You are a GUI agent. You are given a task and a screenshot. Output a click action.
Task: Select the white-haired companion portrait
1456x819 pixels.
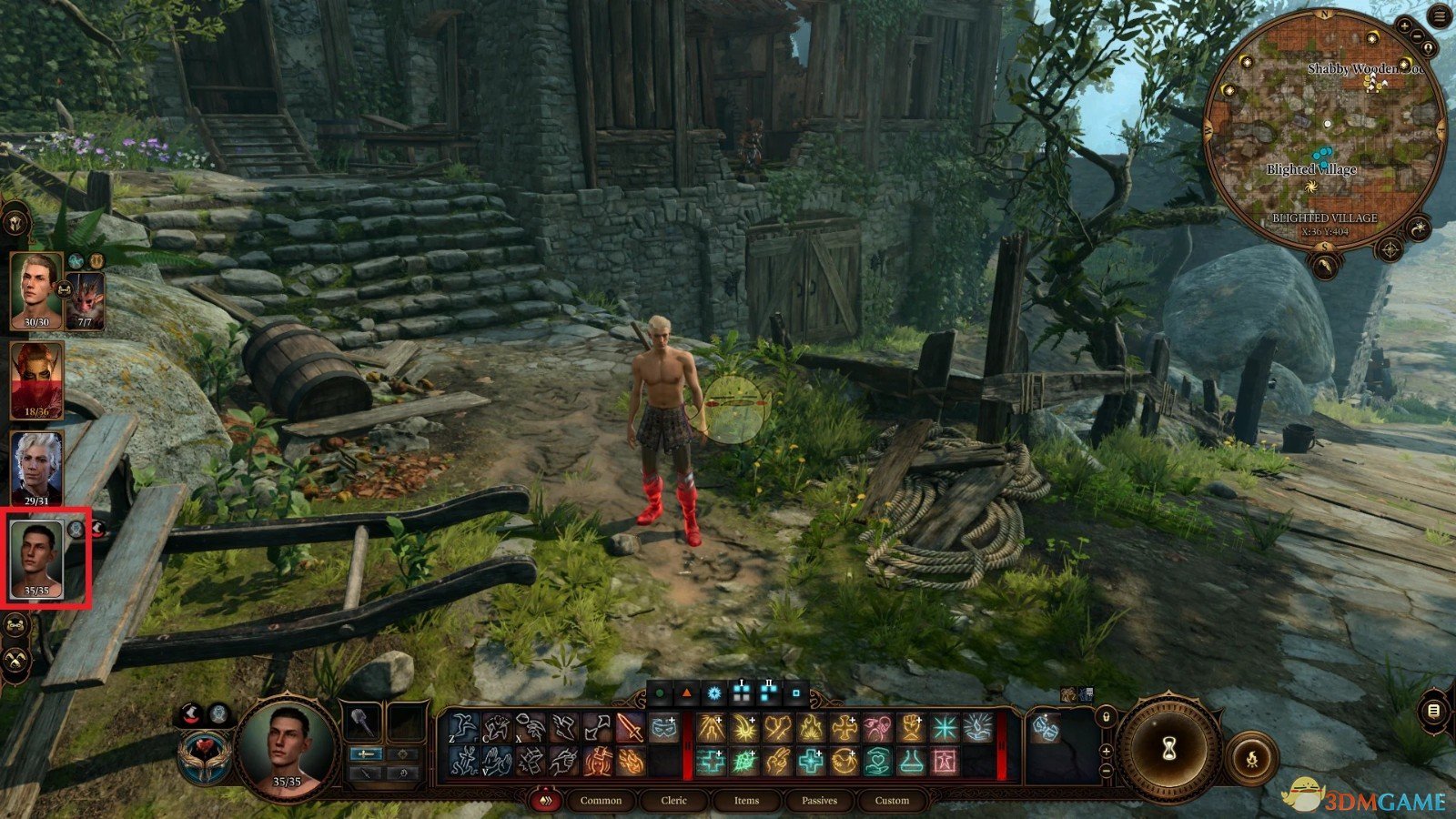(36, 468)
